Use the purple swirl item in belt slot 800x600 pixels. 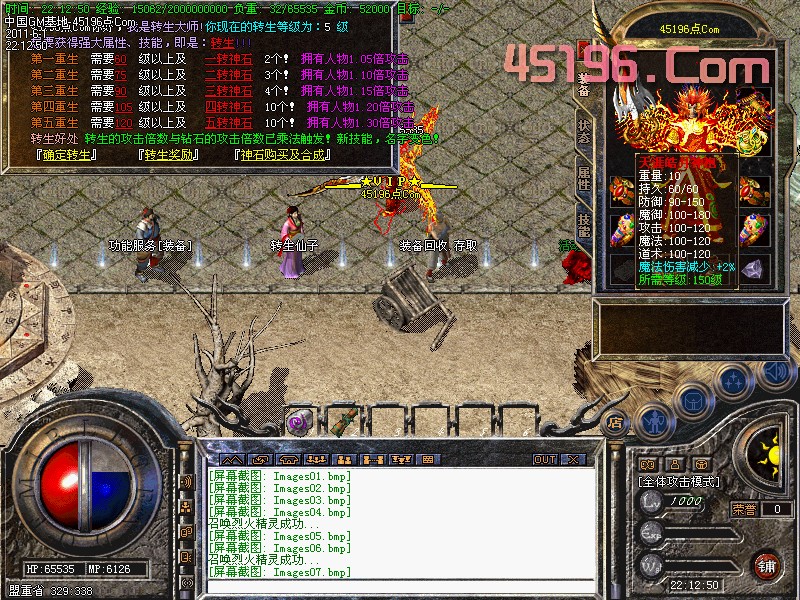298,420
